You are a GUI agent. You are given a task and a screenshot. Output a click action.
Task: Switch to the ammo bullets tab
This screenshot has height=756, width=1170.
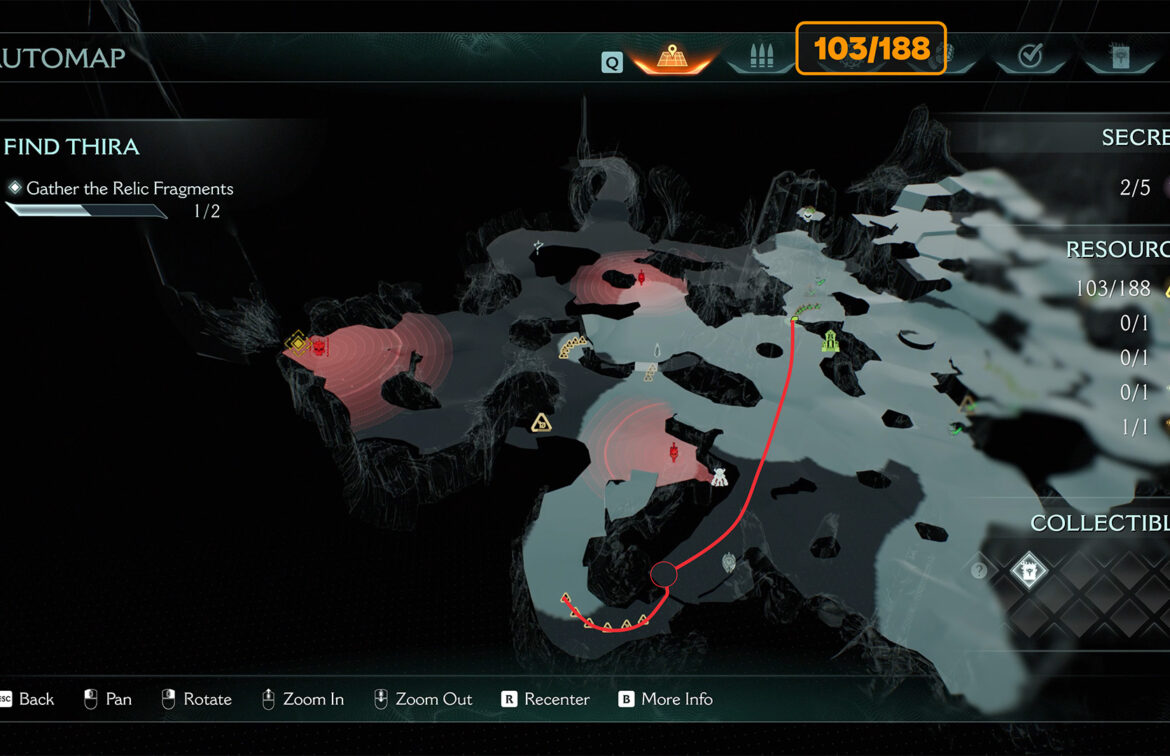click(758, 58)
